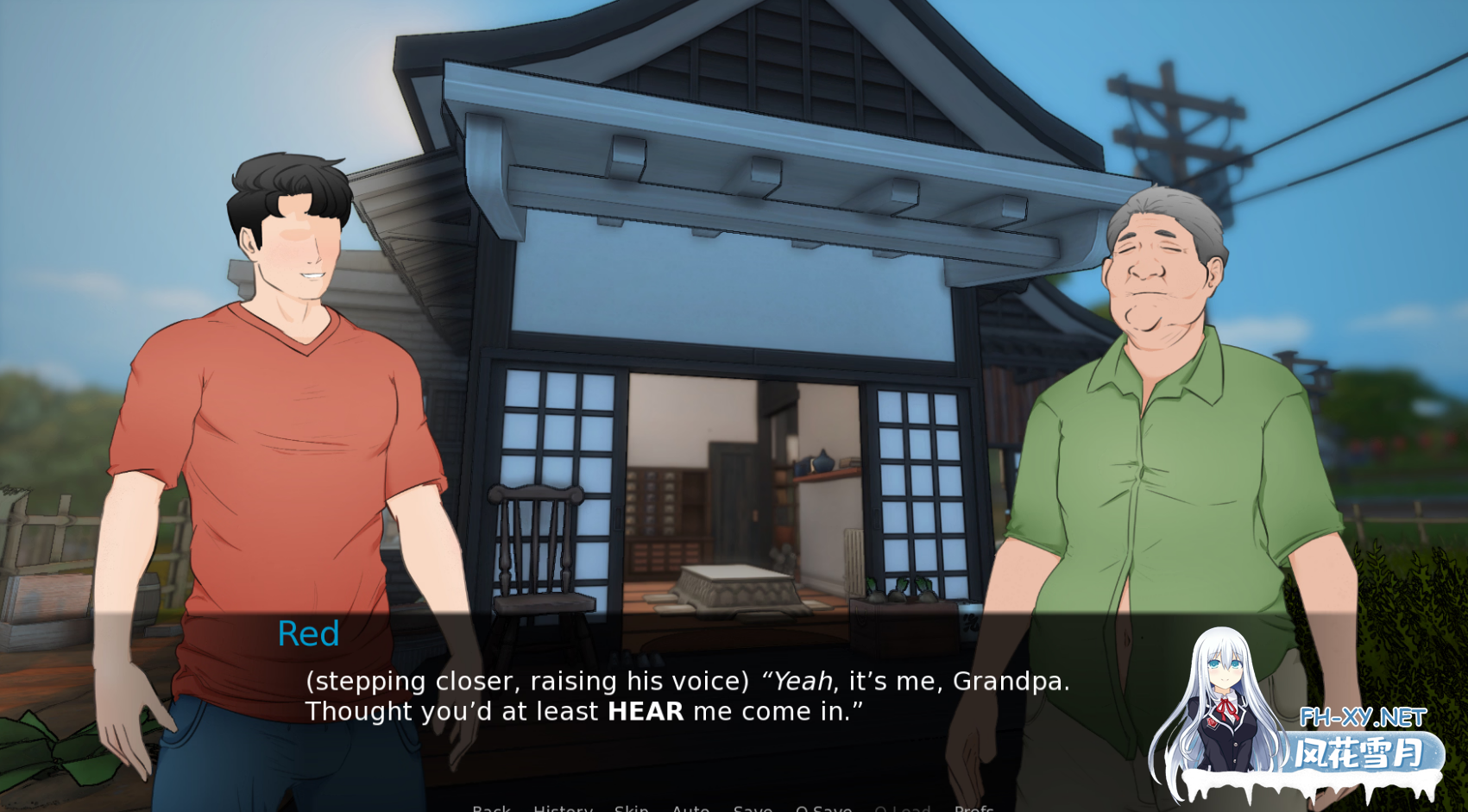This screenshot has width=1468, height=812.
Task: Open the dialogue History screen
Action: 562,808
